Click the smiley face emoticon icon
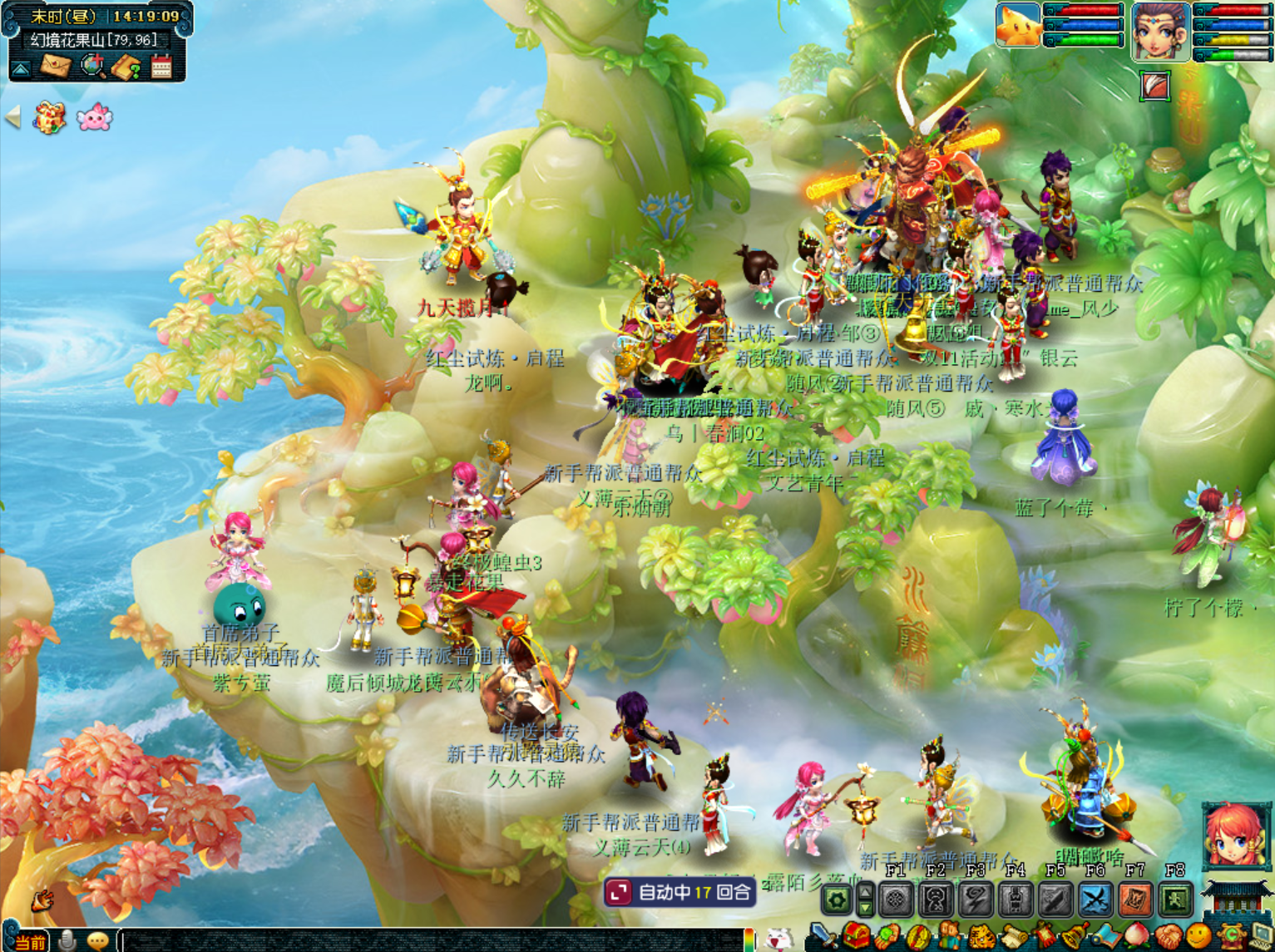1275x952 pixels. (x=1198, y=937)
